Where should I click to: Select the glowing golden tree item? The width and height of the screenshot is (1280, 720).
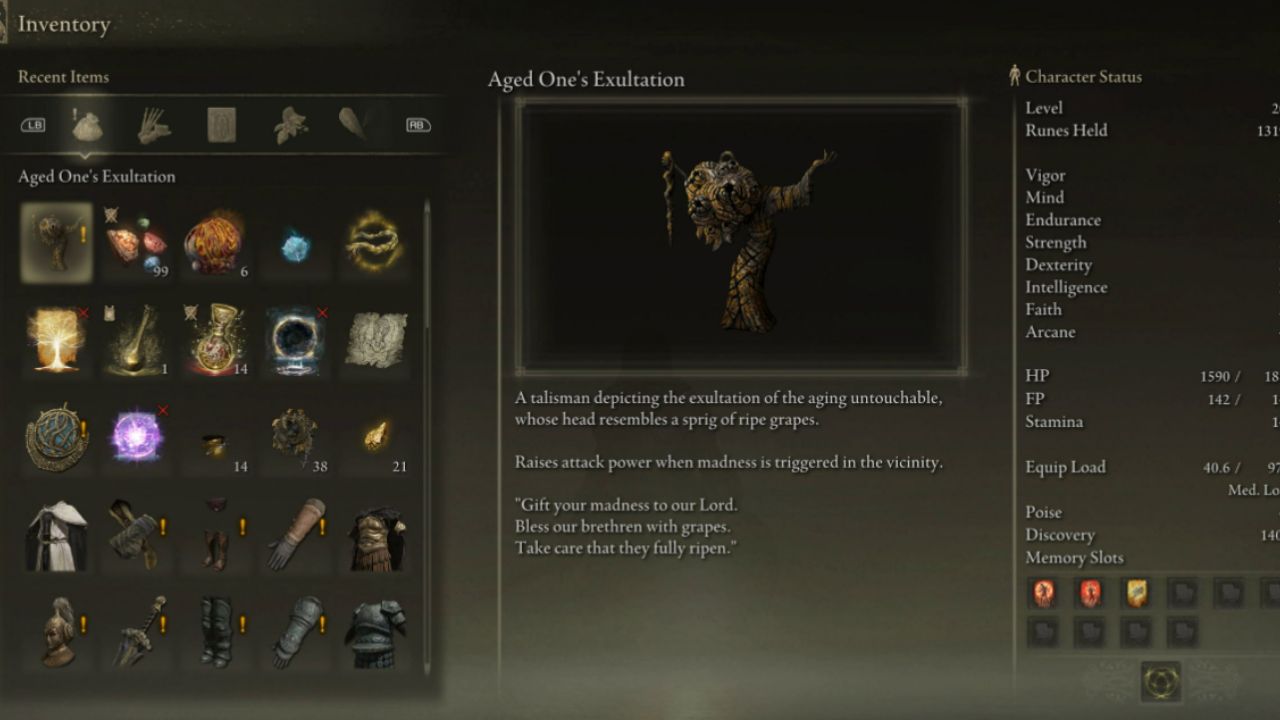(x=56, y=340)
